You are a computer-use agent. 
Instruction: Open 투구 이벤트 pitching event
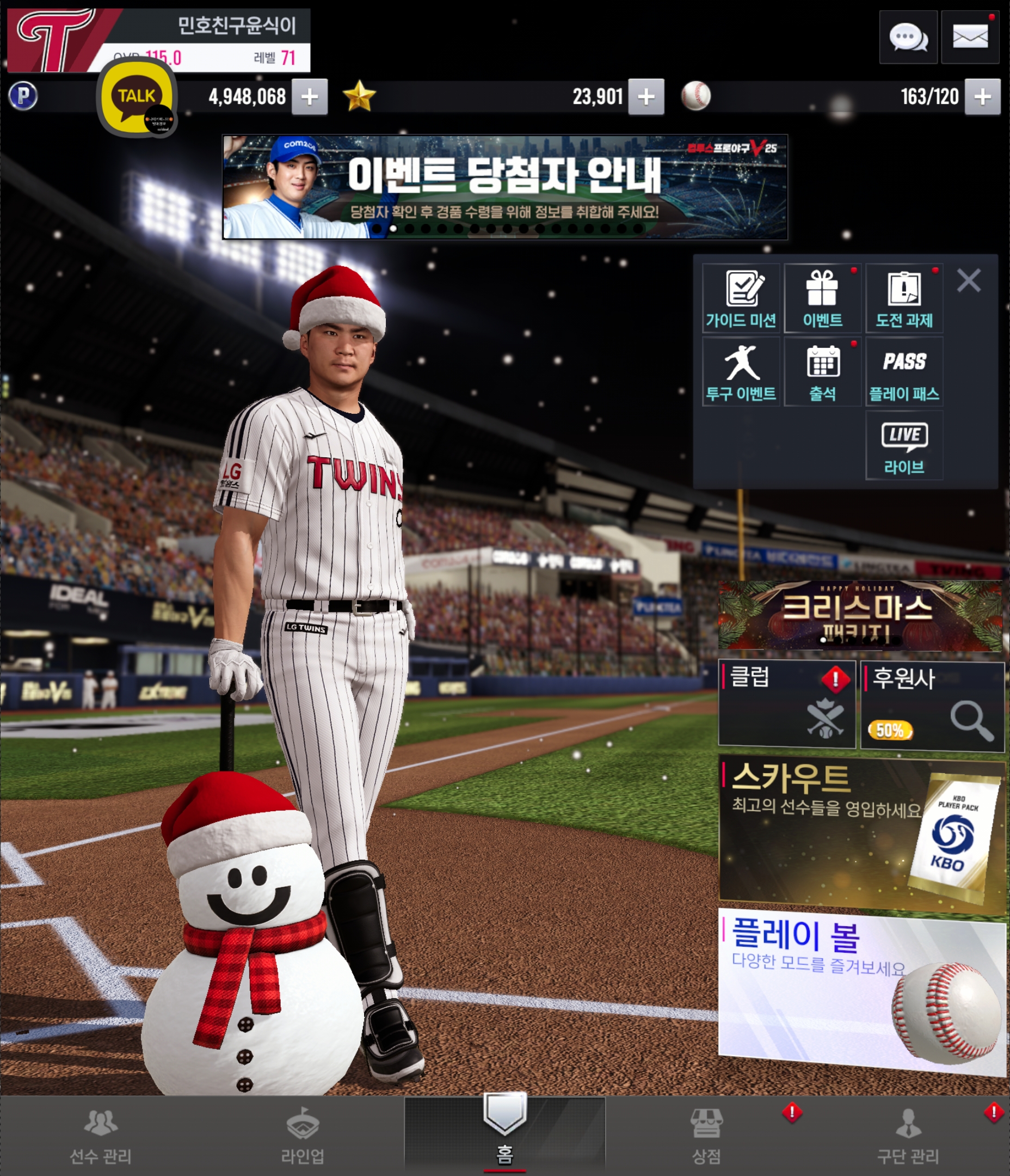[741, 372]
